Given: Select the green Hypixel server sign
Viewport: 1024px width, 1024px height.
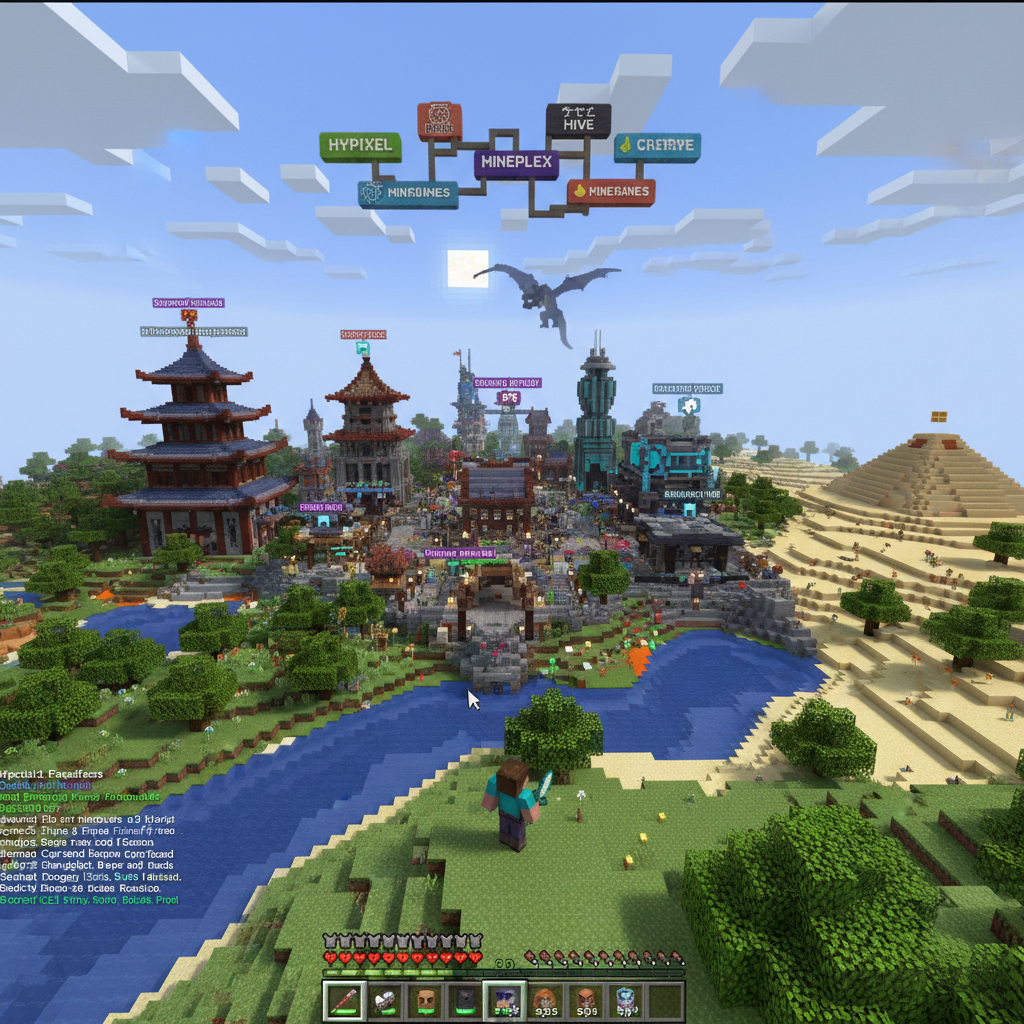Looking at the screenshot, I should (360, 146).
